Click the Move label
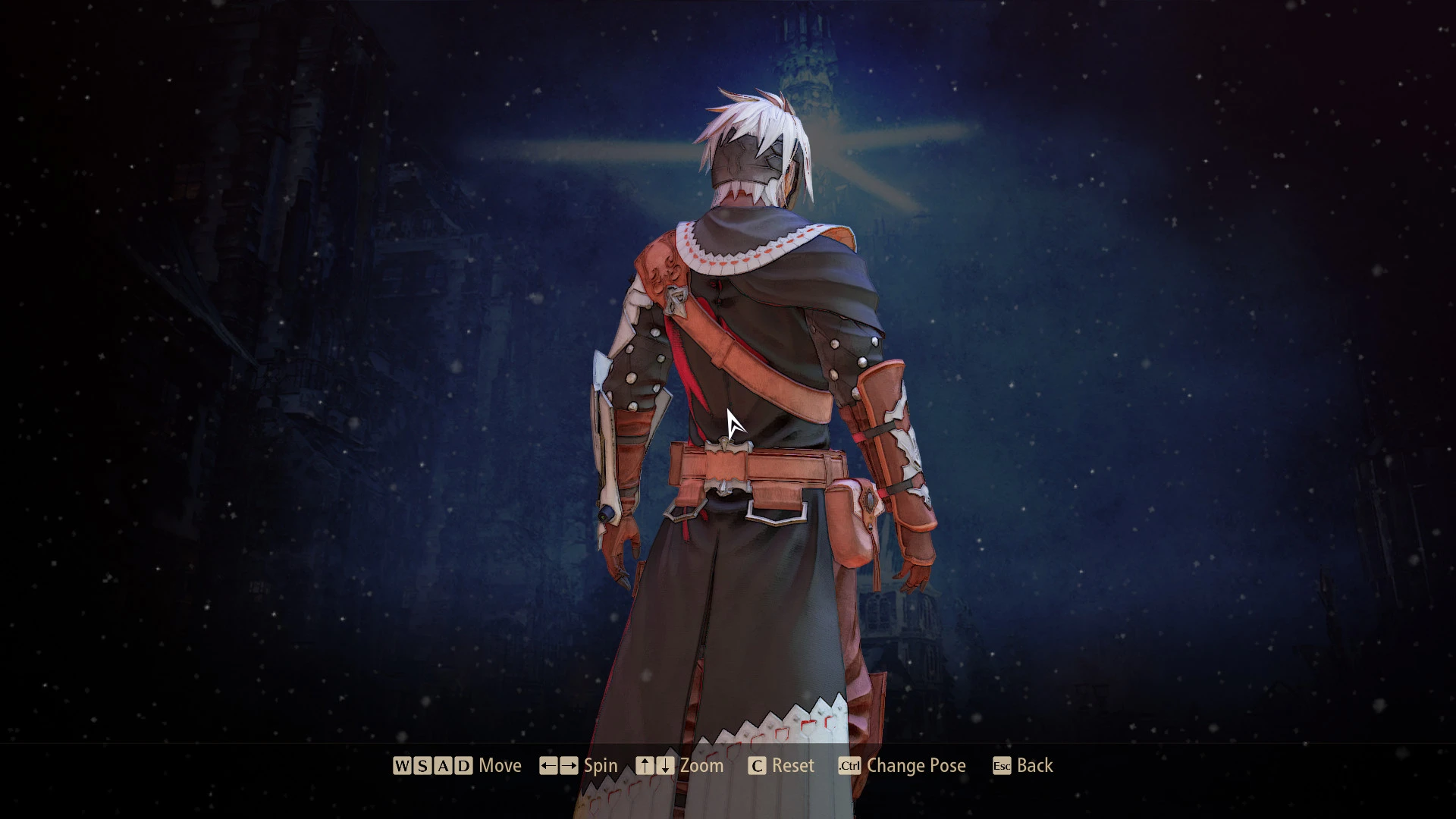 pos(501,765)
